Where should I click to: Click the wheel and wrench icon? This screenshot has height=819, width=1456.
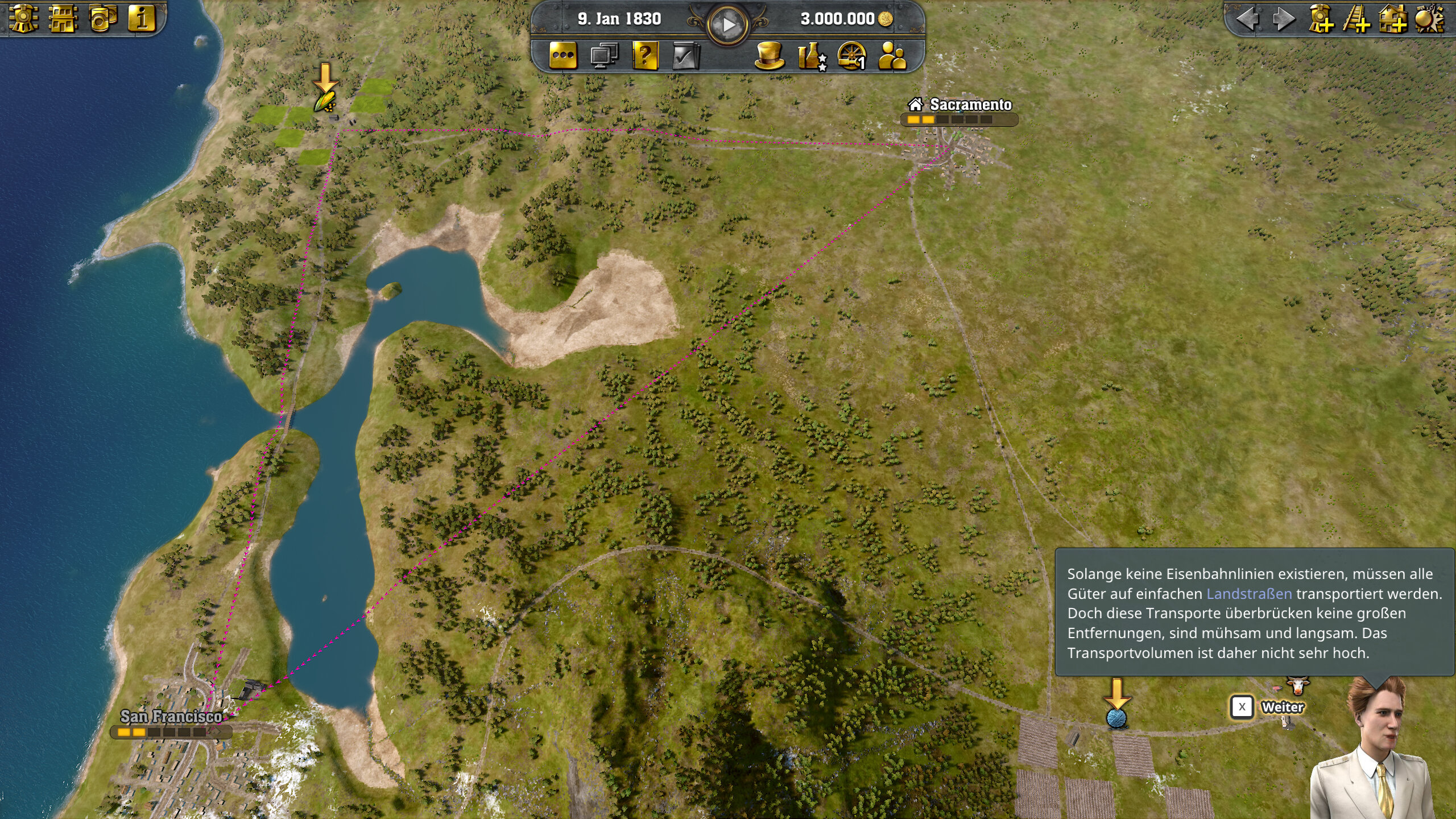click(852, 56)
